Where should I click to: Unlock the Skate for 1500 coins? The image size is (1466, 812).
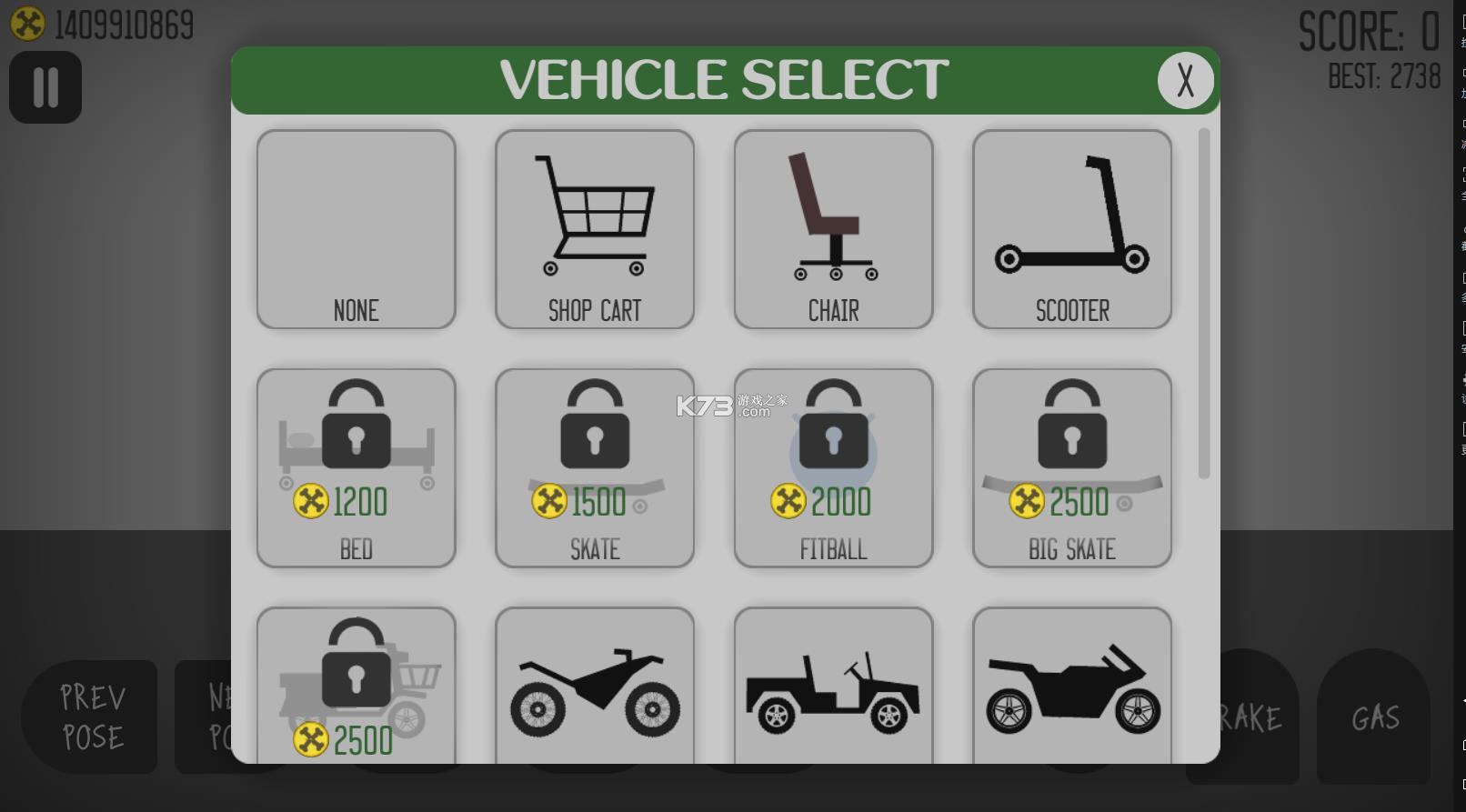point(595,467)
